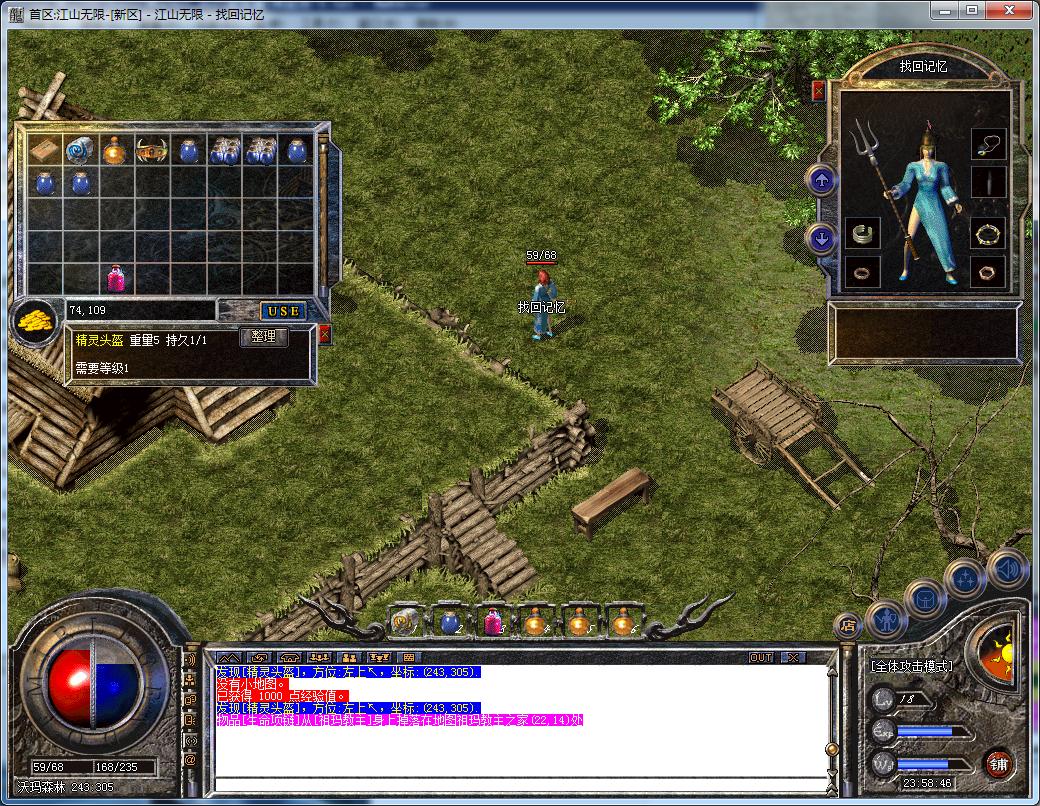Sort the bag with the 整理 button
Image resolution: width=1040 pixels, height=806 pixels.
(x=264, y=338)
